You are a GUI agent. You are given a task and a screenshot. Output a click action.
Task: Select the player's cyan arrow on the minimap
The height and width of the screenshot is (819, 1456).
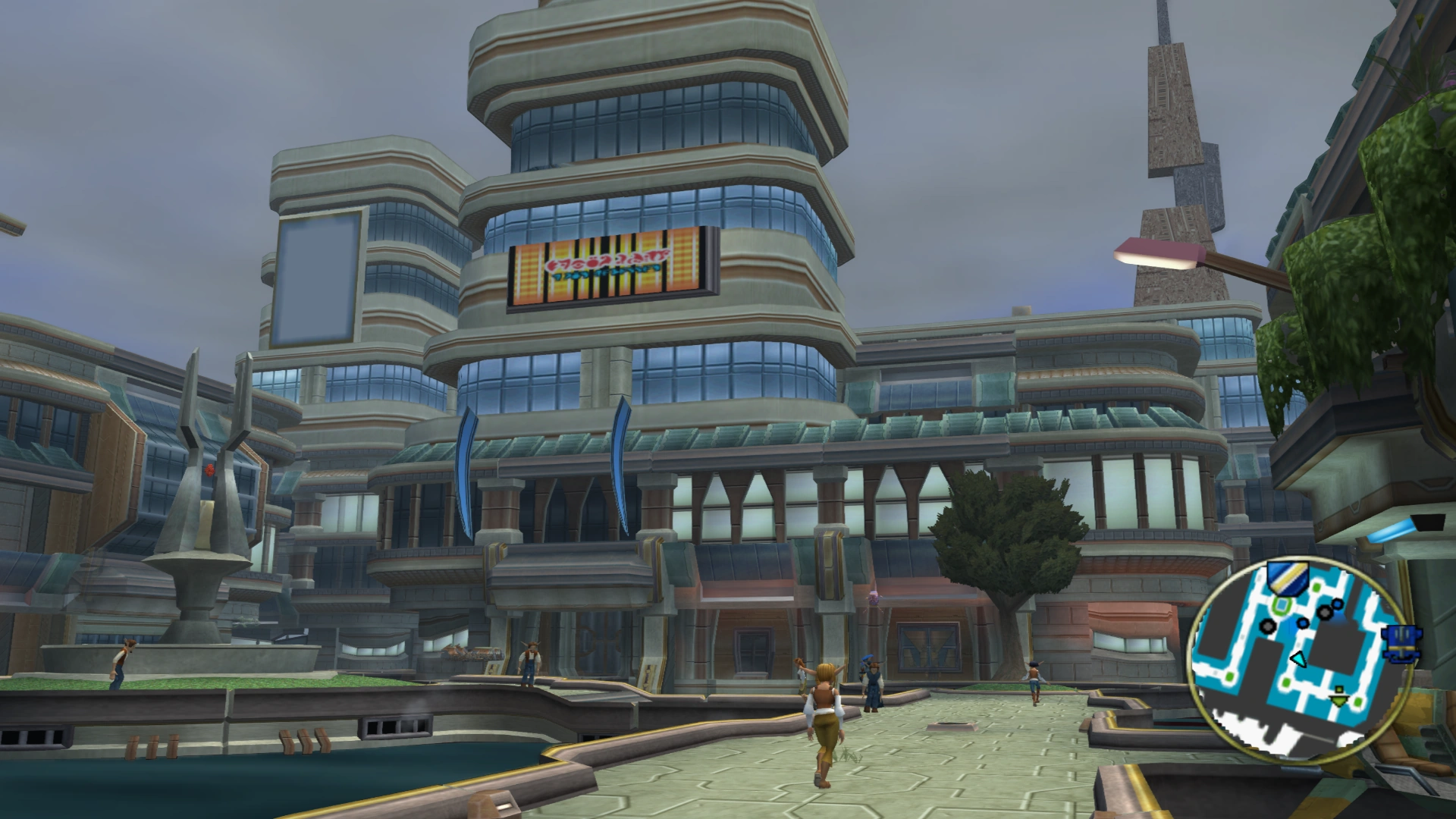click(x=1299, y=659)
